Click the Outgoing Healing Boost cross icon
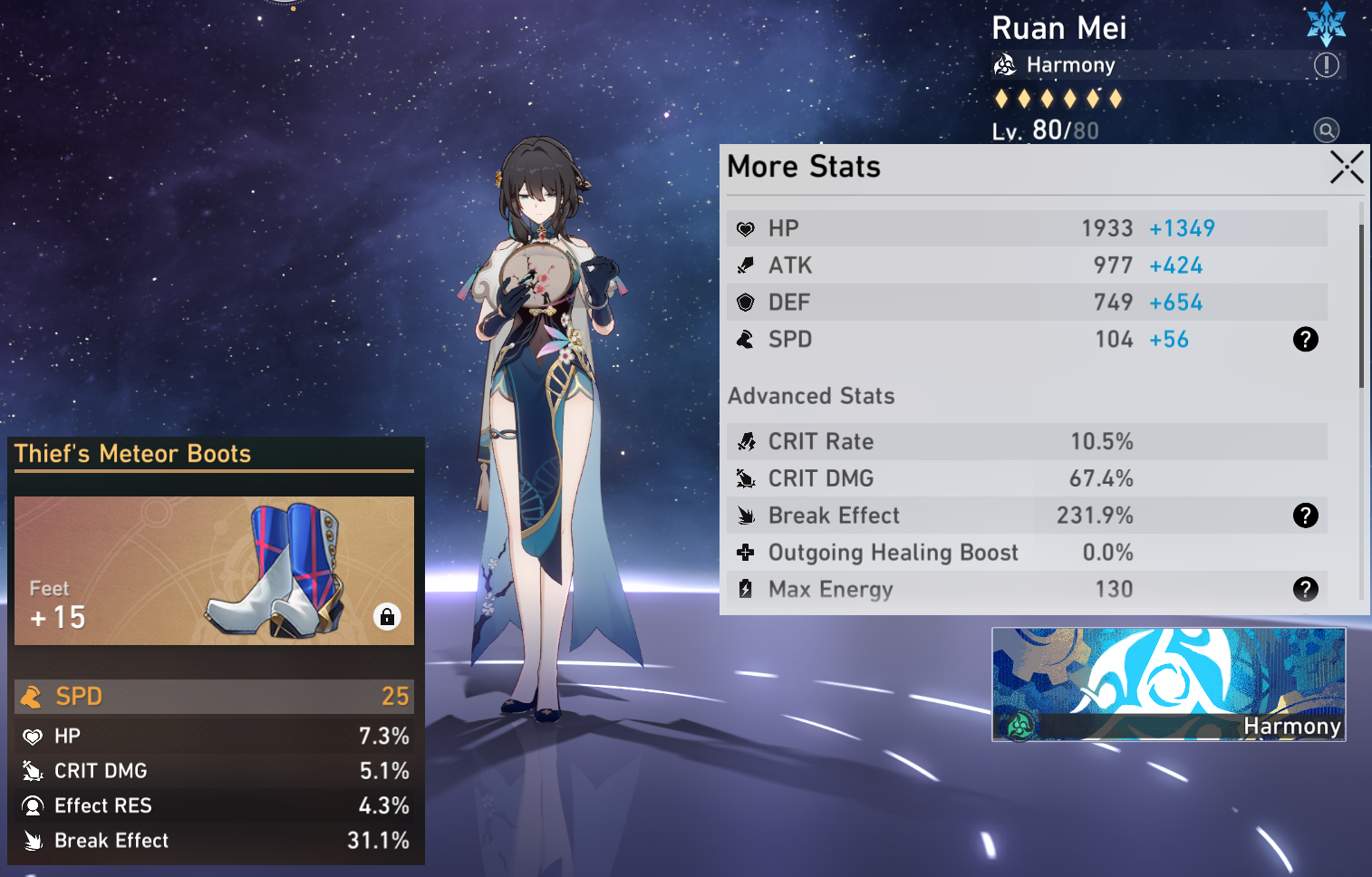 [x=744, y=552]
